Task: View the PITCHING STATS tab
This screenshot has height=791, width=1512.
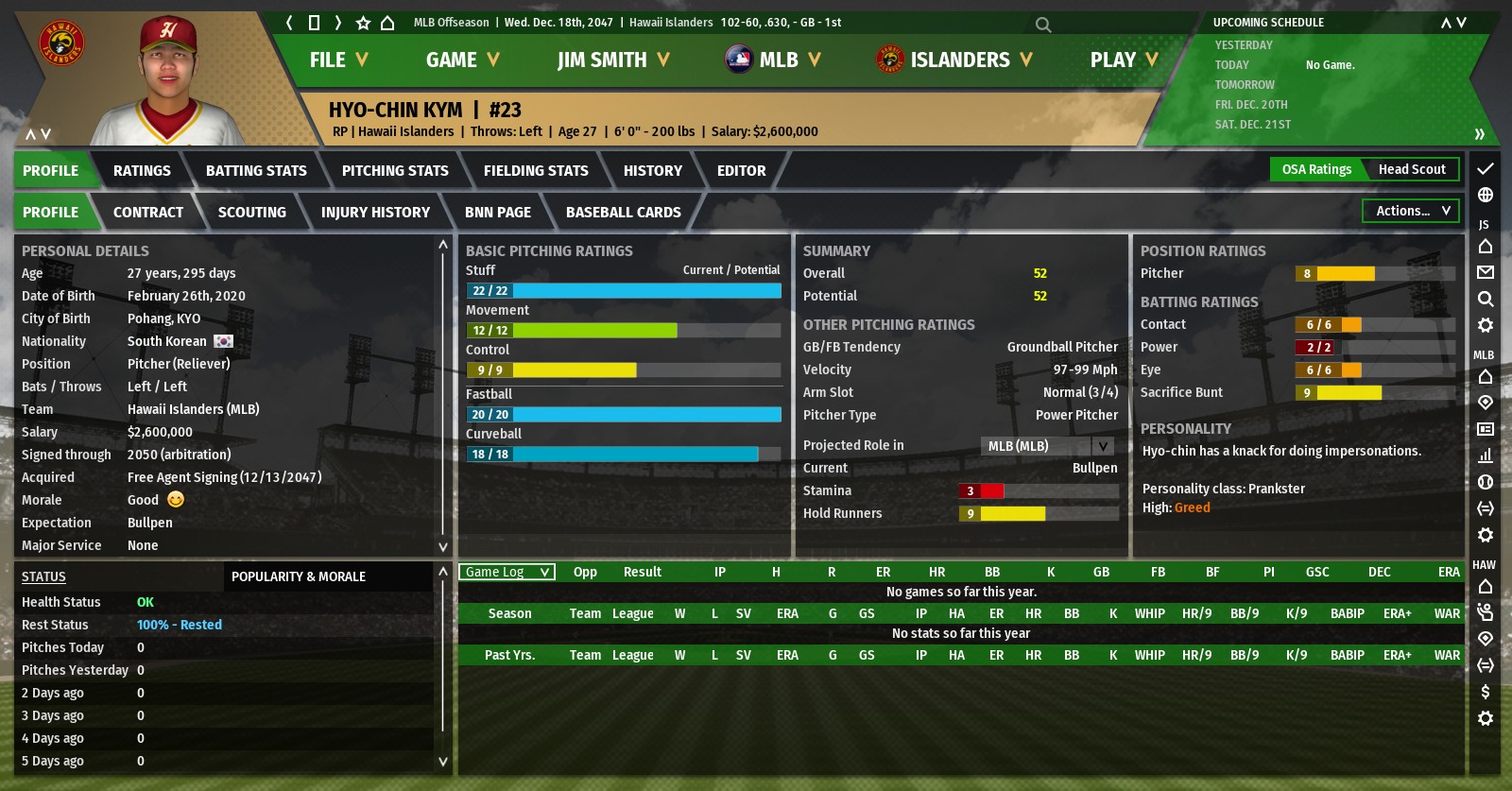Action: [395, 171]
